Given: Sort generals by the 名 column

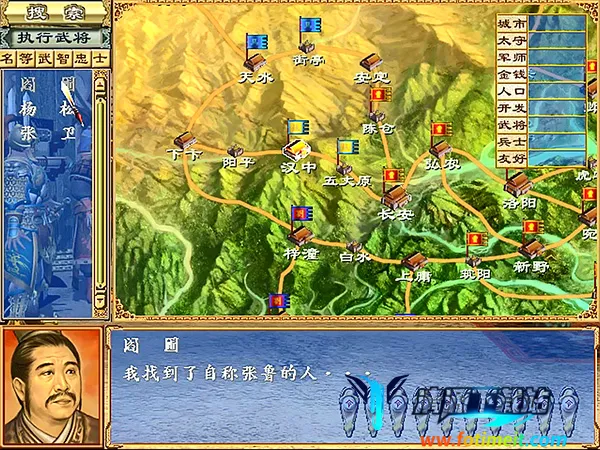Looking at the screenshot, I should (x=8, y=58).
